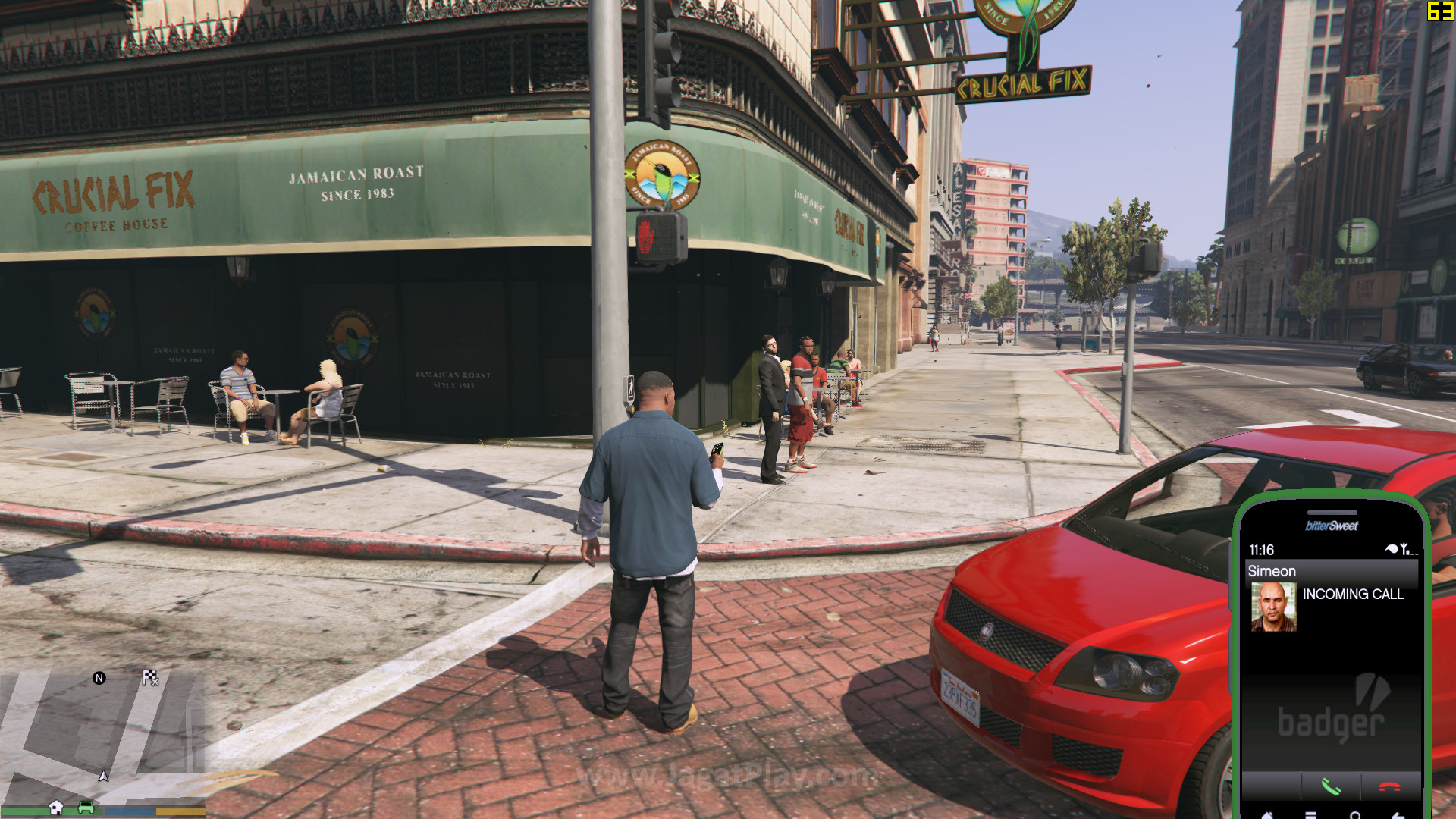The image size is (1456, 819).
Task: Select the checkered race flag marker on minimap
Action: point(150,677)
